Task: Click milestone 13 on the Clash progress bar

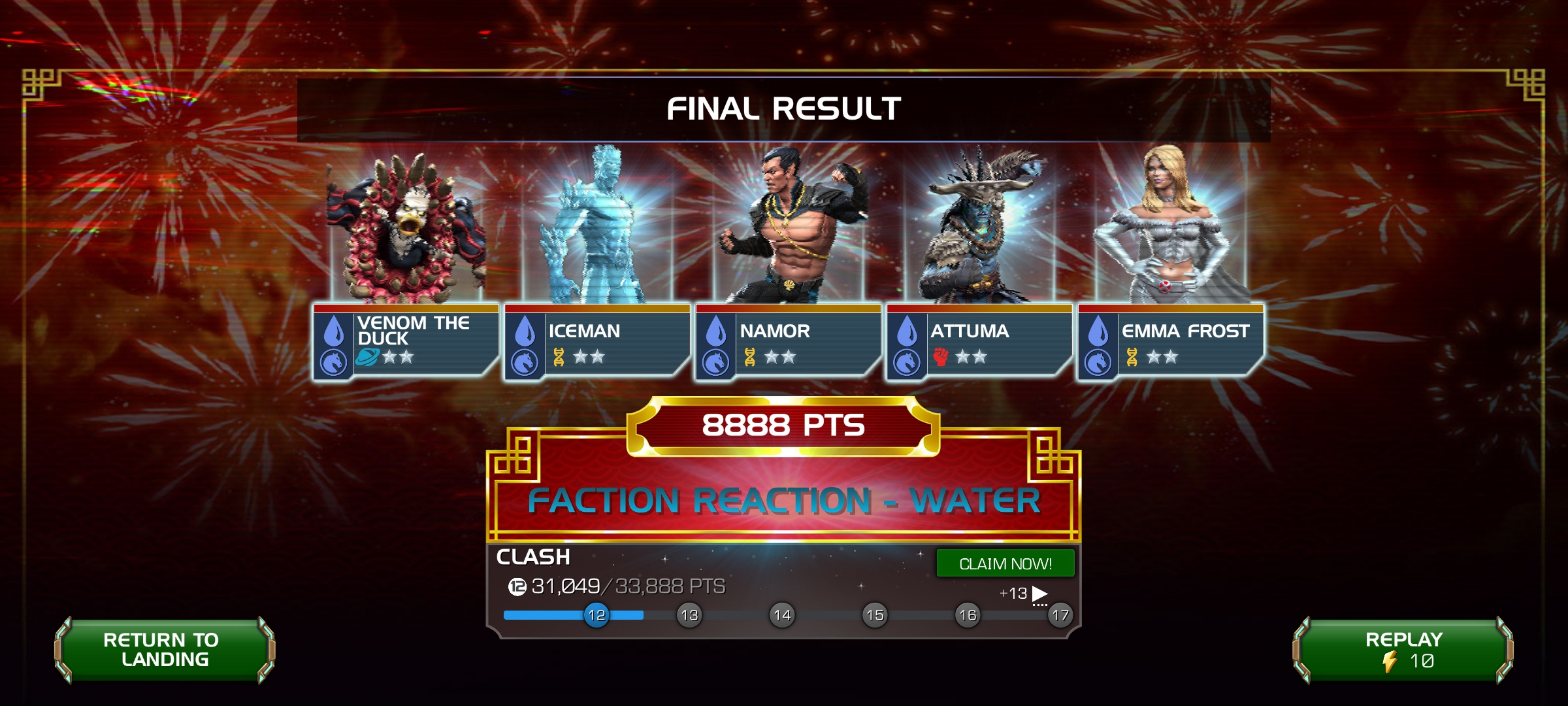Action: click(x=689, y=614)
